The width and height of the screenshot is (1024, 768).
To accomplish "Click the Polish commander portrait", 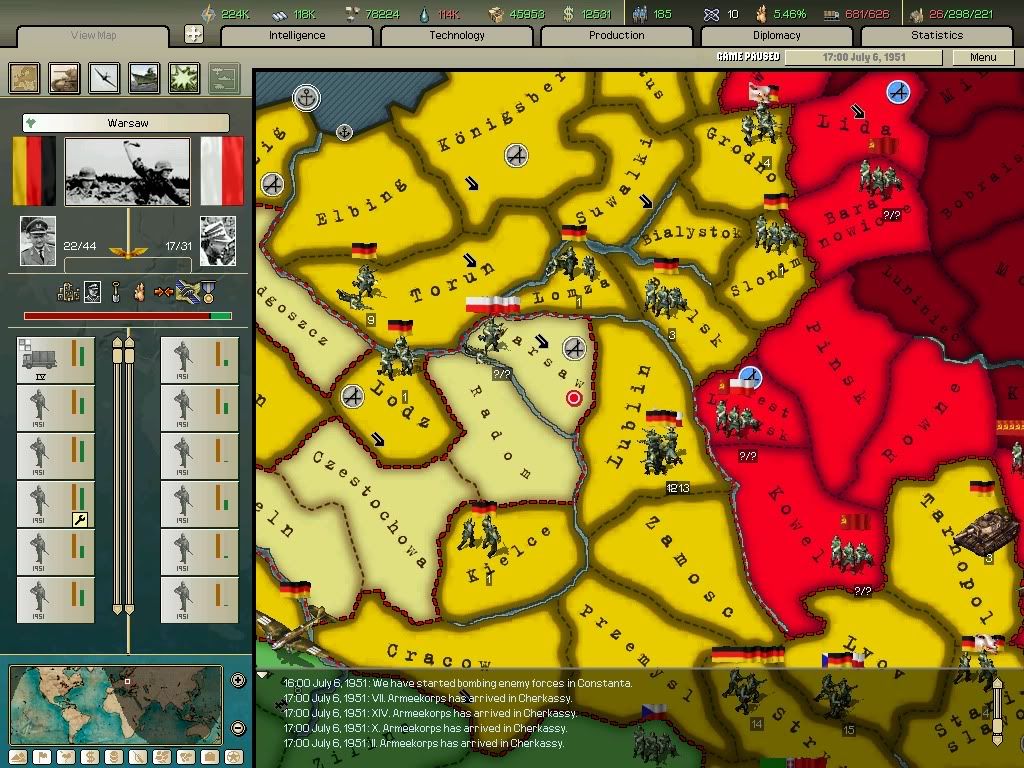I will (x=217, y=240).
